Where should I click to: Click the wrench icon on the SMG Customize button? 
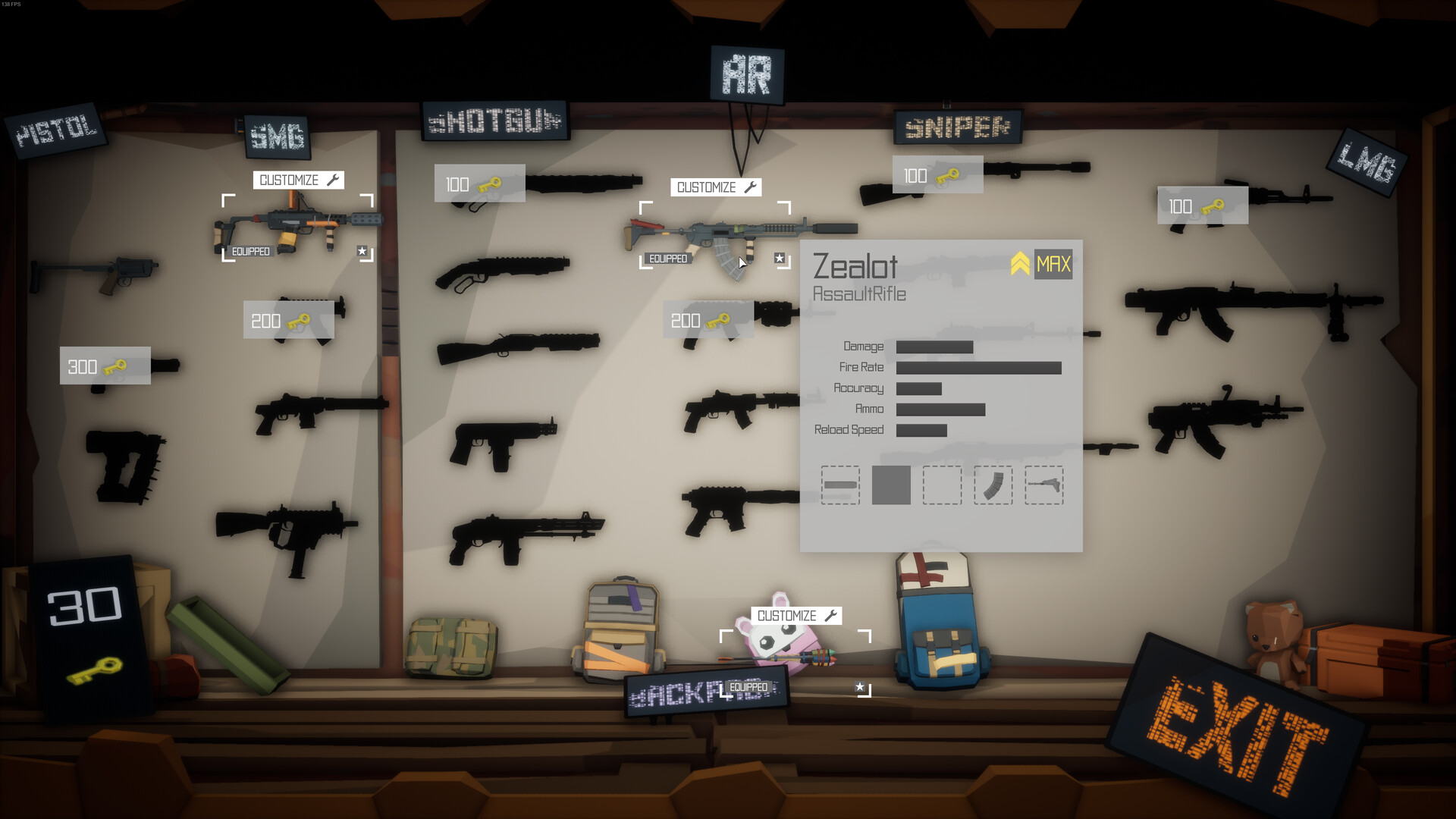pyautogui.click(x=331, y=180)
